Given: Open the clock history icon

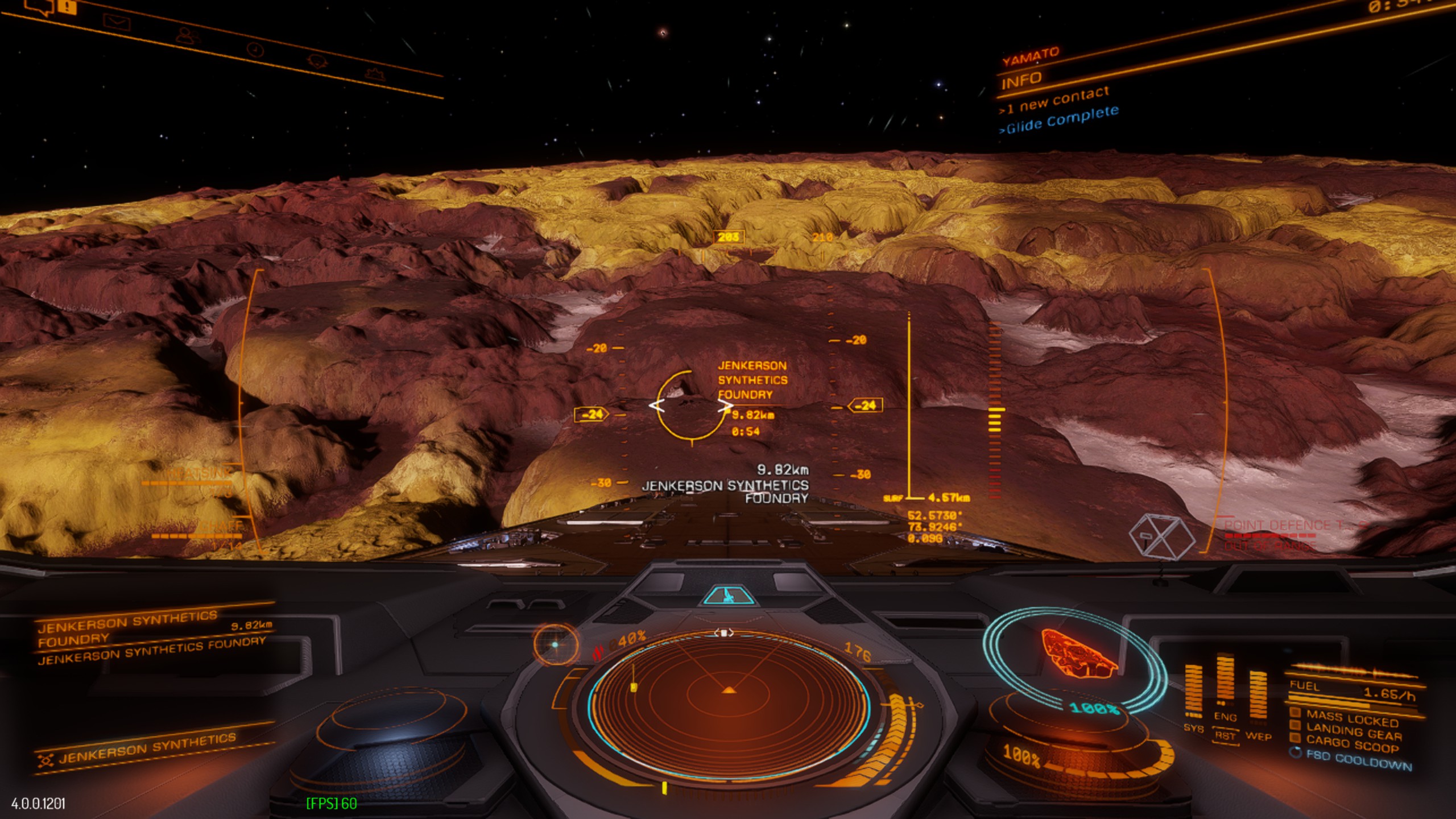Looking at the screenshot, I should point(256,50).
